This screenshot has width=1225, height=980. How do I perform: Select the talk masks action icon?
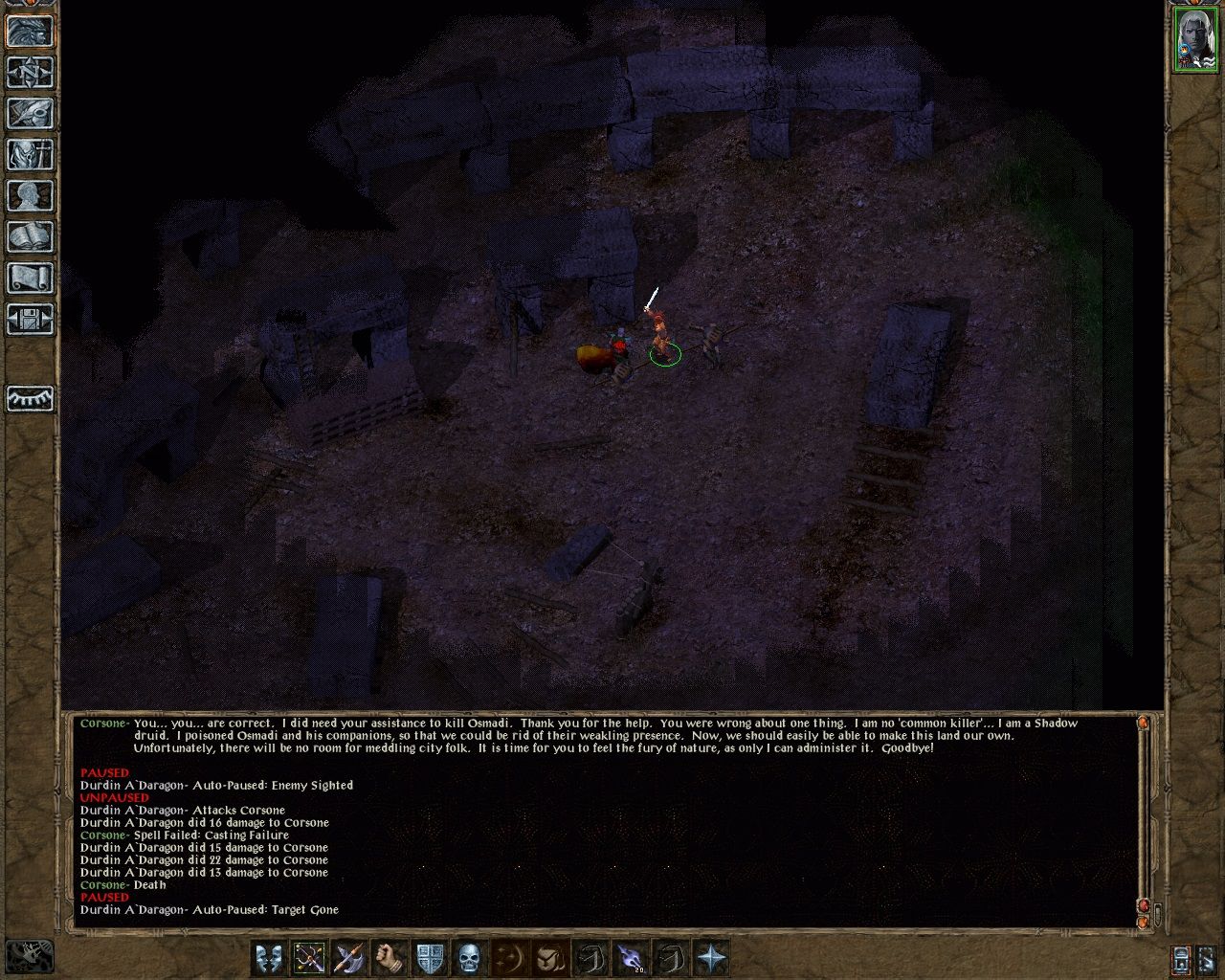[x=269, y=957]
